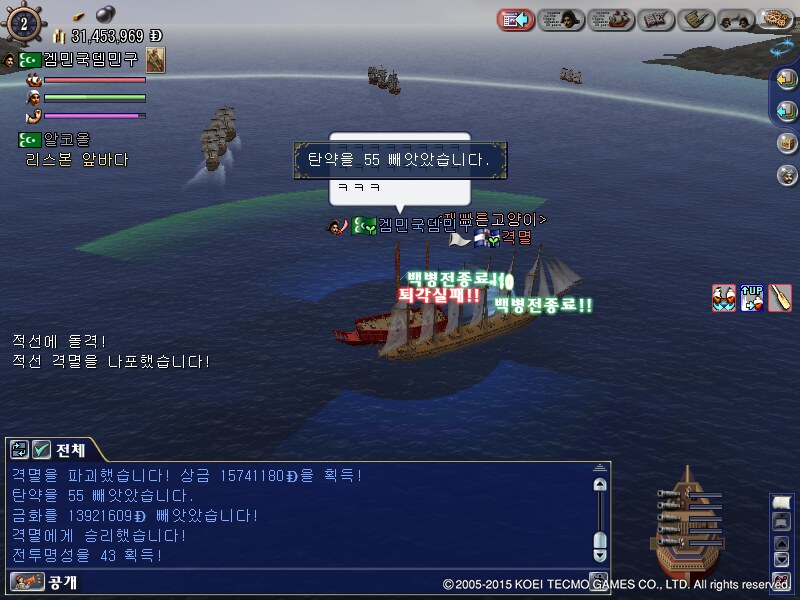The width and height of the screenshot is (800, 600).
Task: Open the ship info menu button
Action: point(611,19)
